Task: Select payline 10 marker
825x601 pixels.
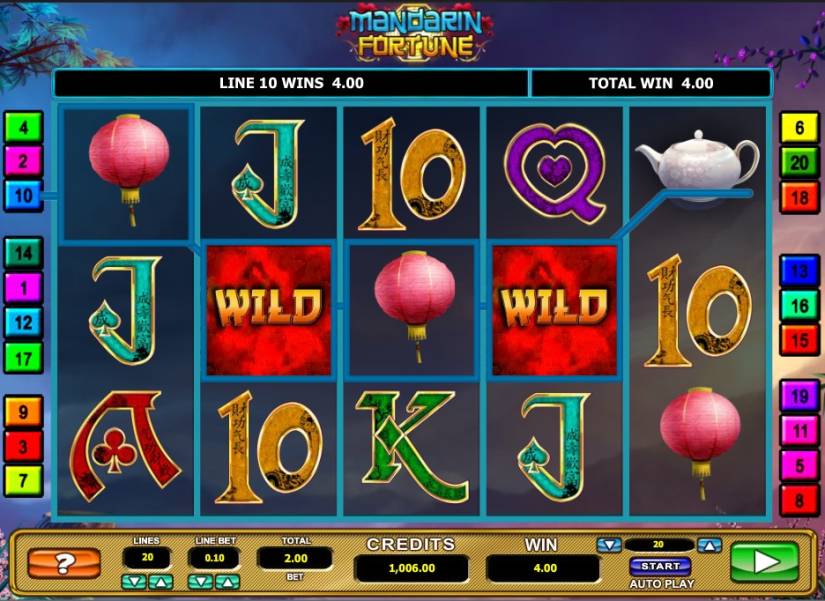Action: pos(24,193)
